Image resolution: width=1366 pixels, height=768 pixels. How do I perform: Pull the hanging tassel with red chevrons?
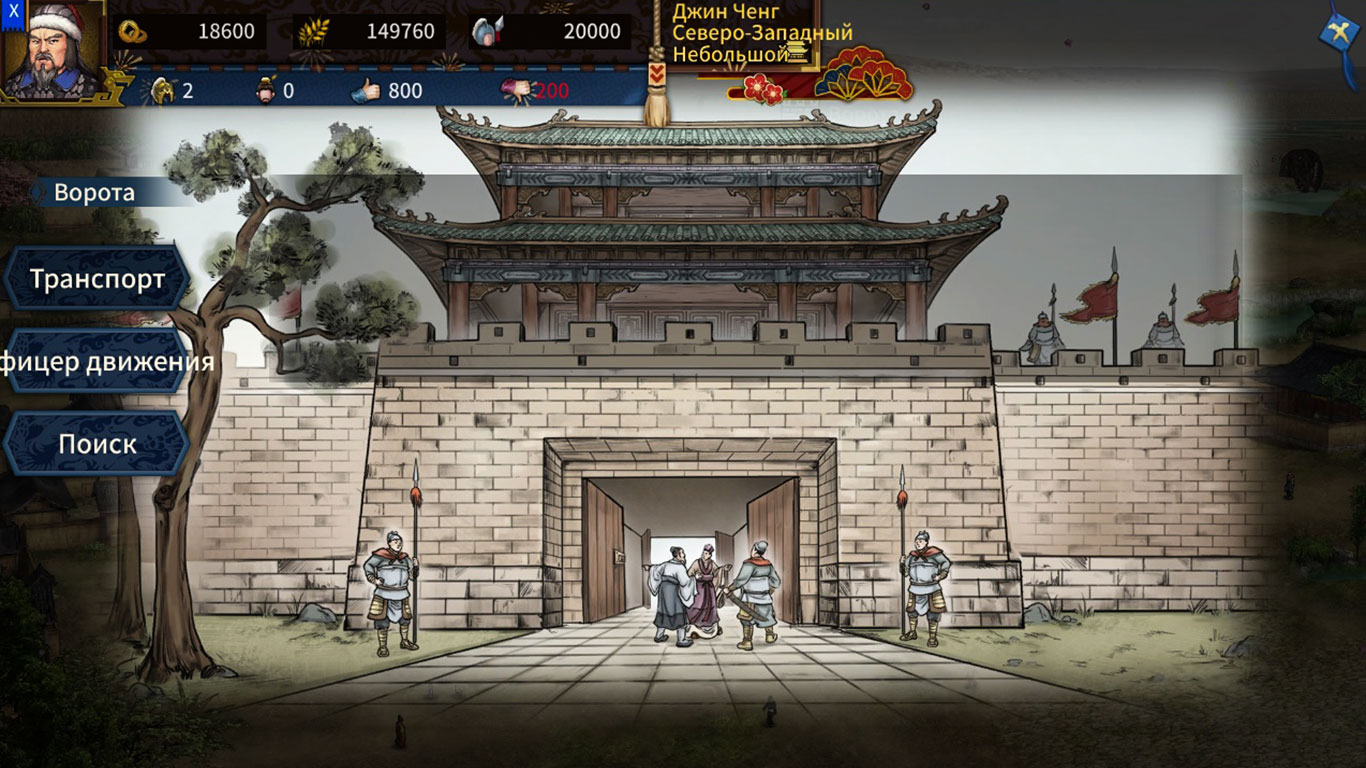(657, 76)
